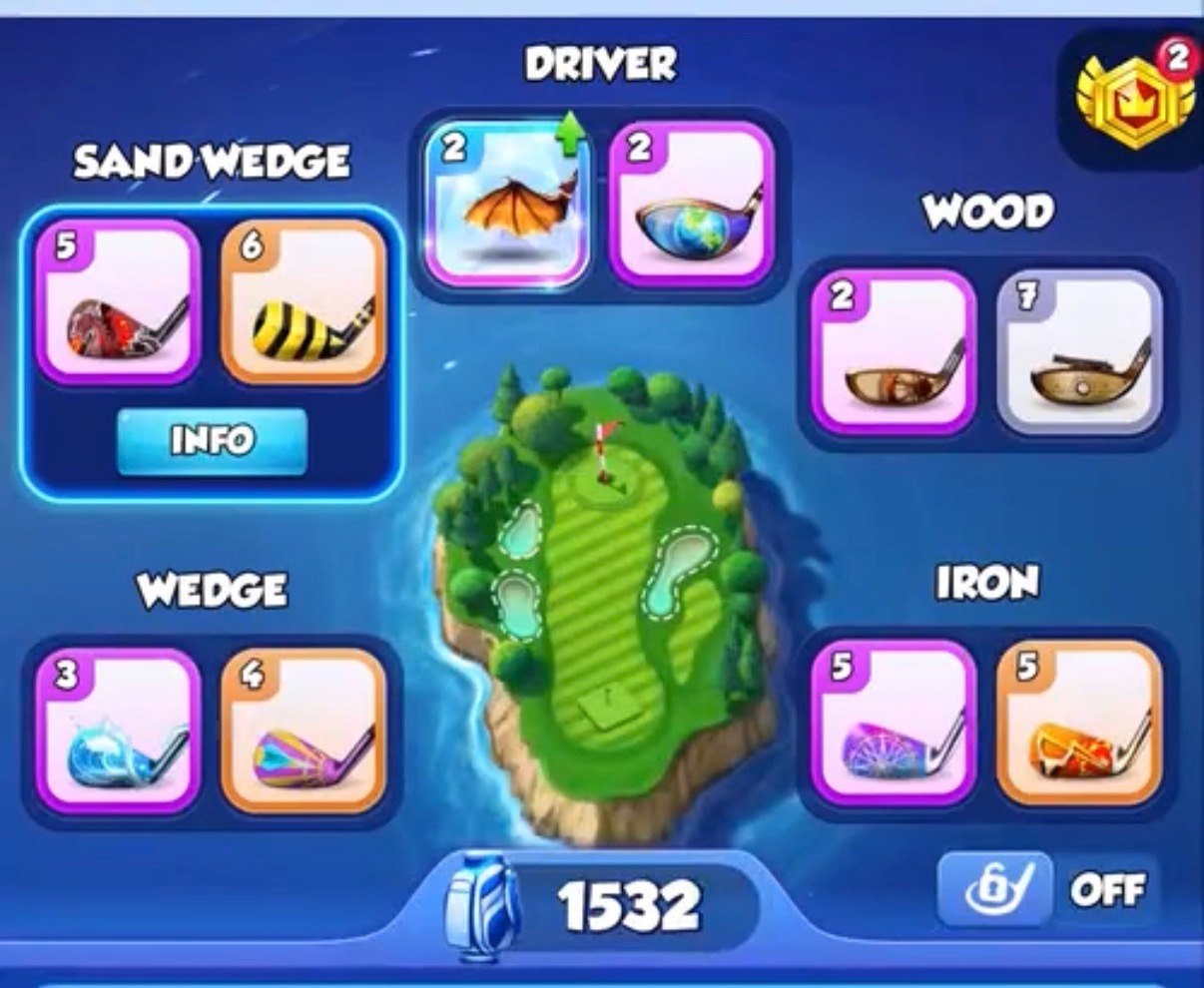Viewport: 1204px width, 988px height.
Task: Choose the level 7 grey wood club
Action: point(1079,352)
